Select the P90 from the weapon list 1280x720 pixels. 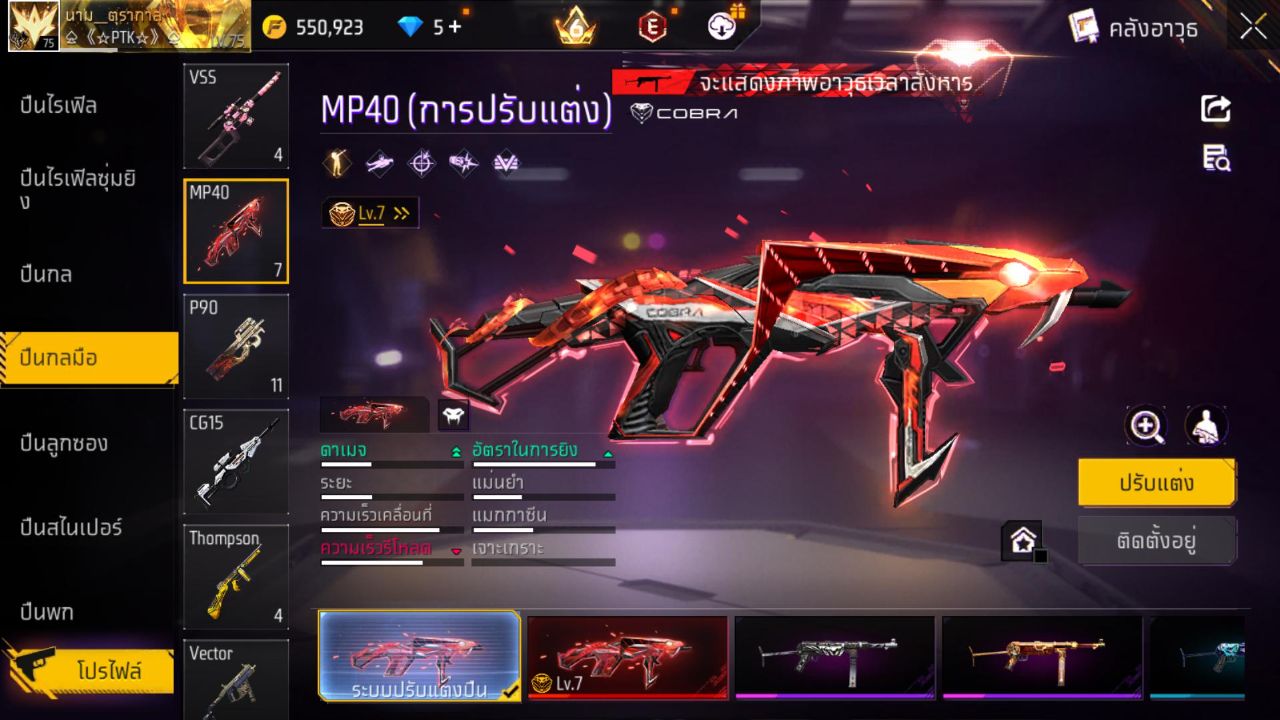[x=236, y=345]
